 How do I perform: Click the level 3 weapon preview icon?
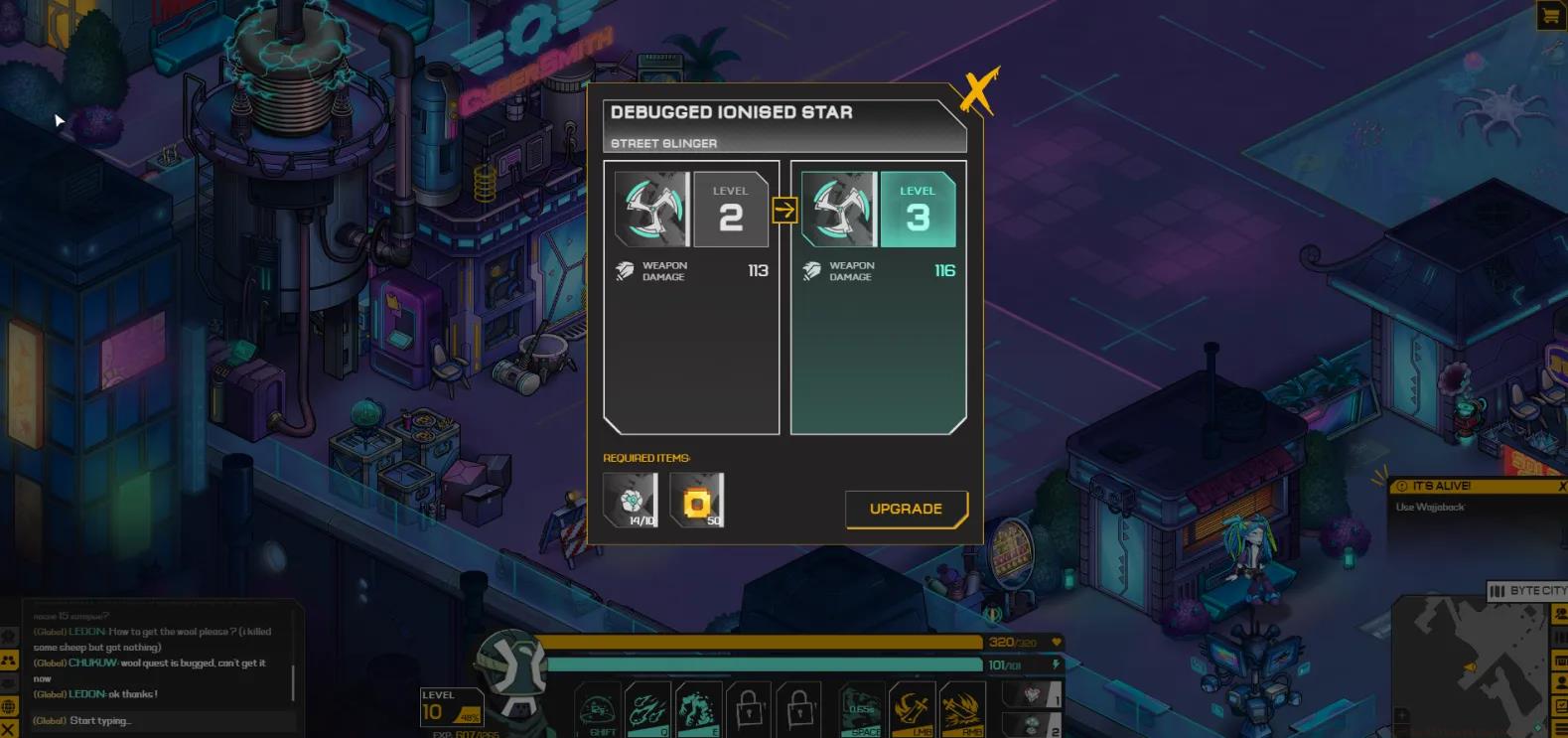coord(839,210)
